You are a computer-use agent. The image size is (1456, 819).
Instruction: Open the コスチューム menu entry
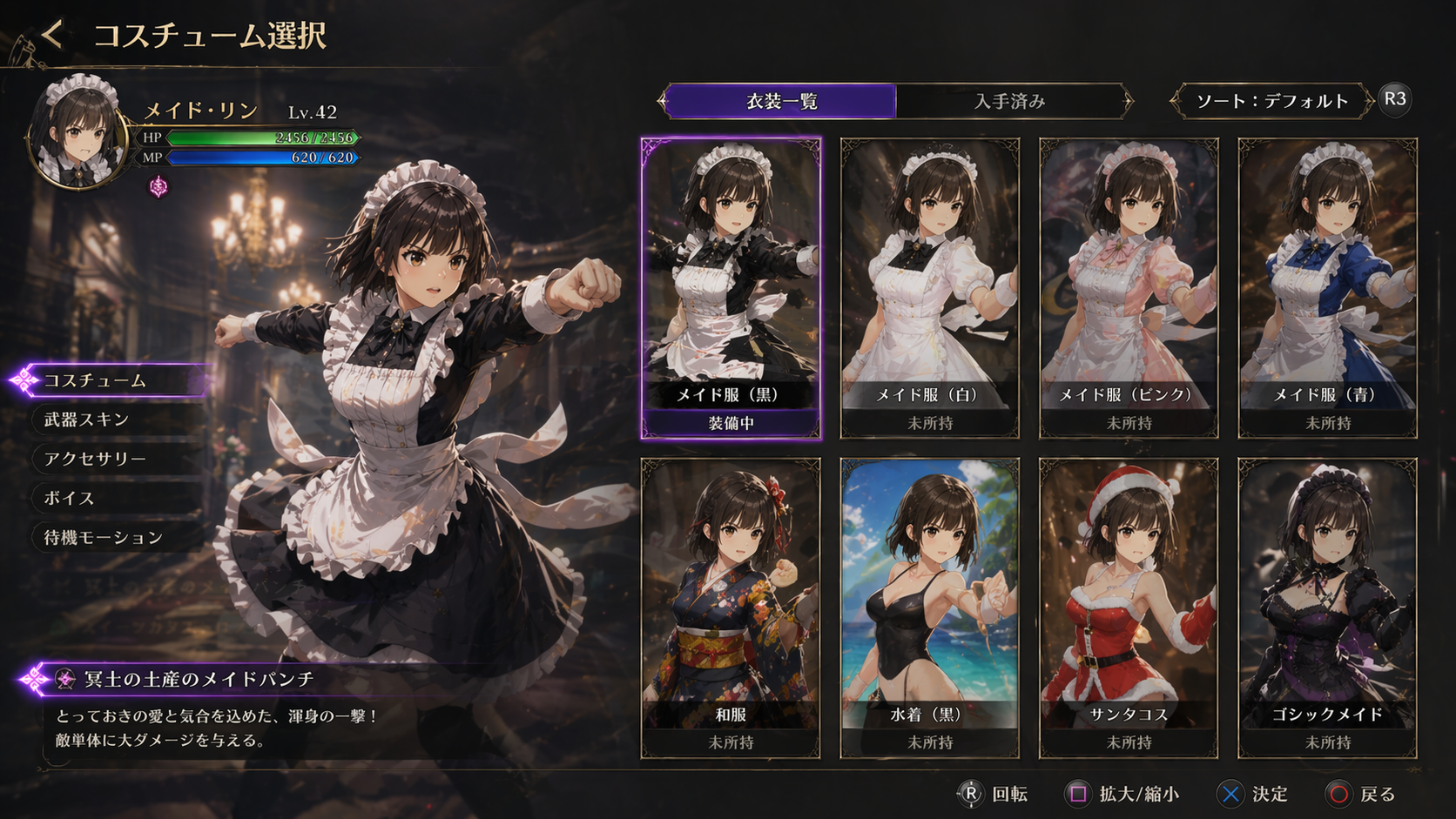(x=113, y=380)
